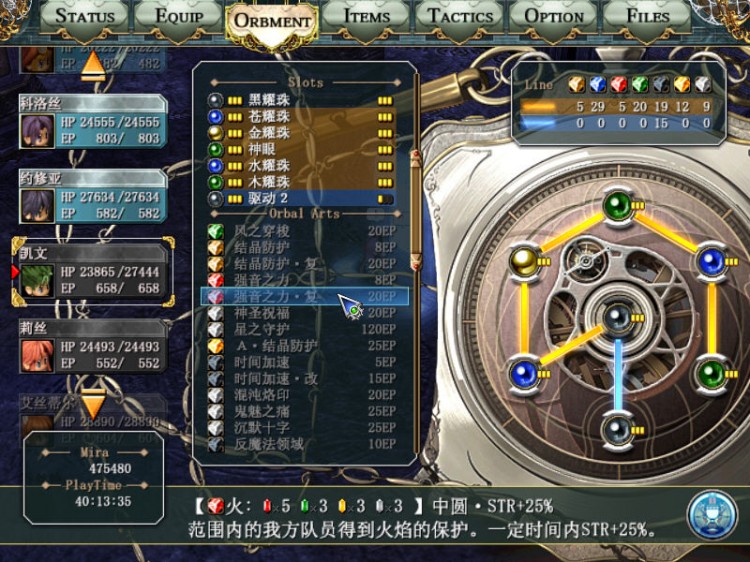
Task: Select the center orbment slot
Action: (617, 318)
